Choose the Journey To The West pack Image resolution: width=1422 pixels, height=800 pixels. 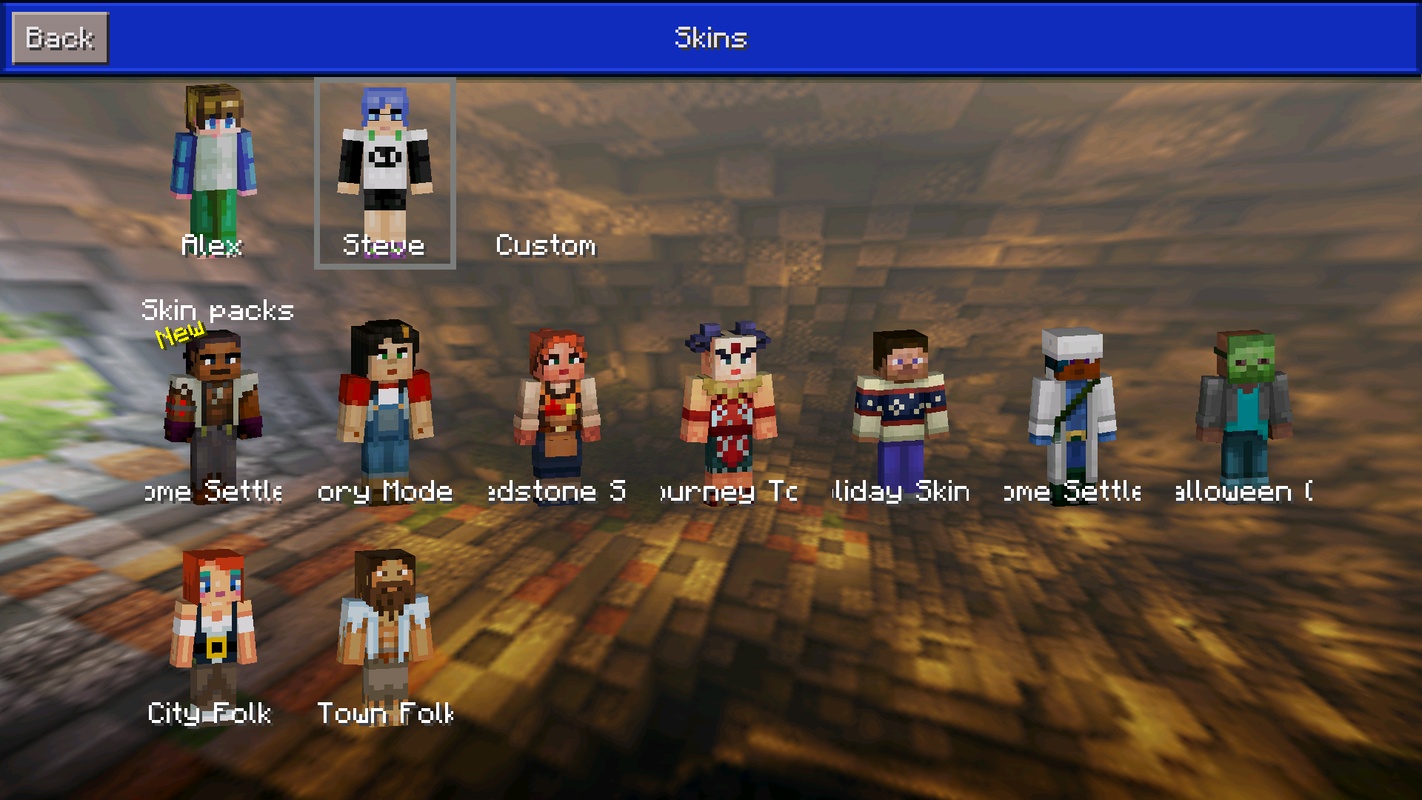pyautogui.click(x=728, y=415)
